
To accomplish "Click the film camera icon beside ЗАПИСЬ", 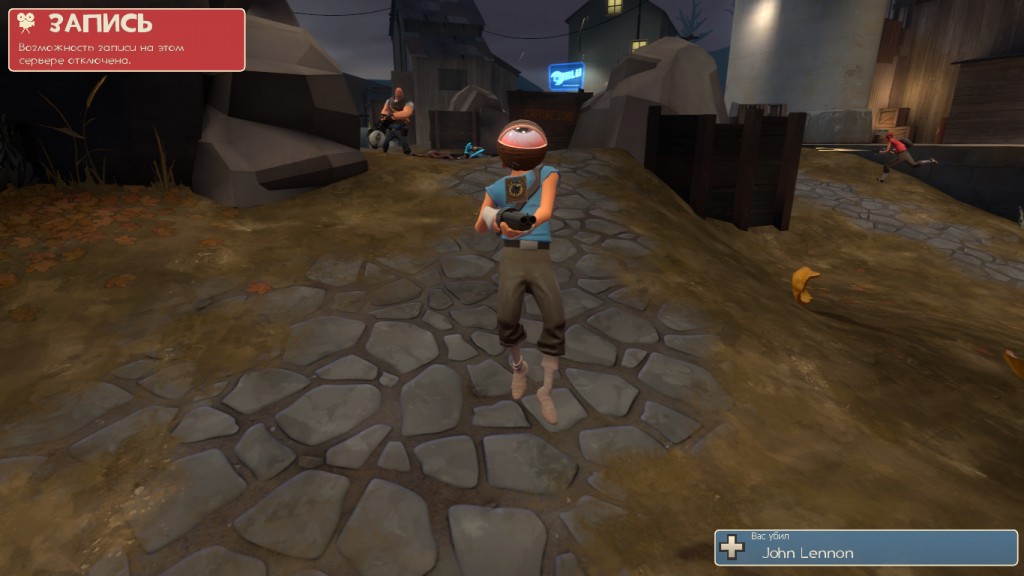I will pos(27,23).
